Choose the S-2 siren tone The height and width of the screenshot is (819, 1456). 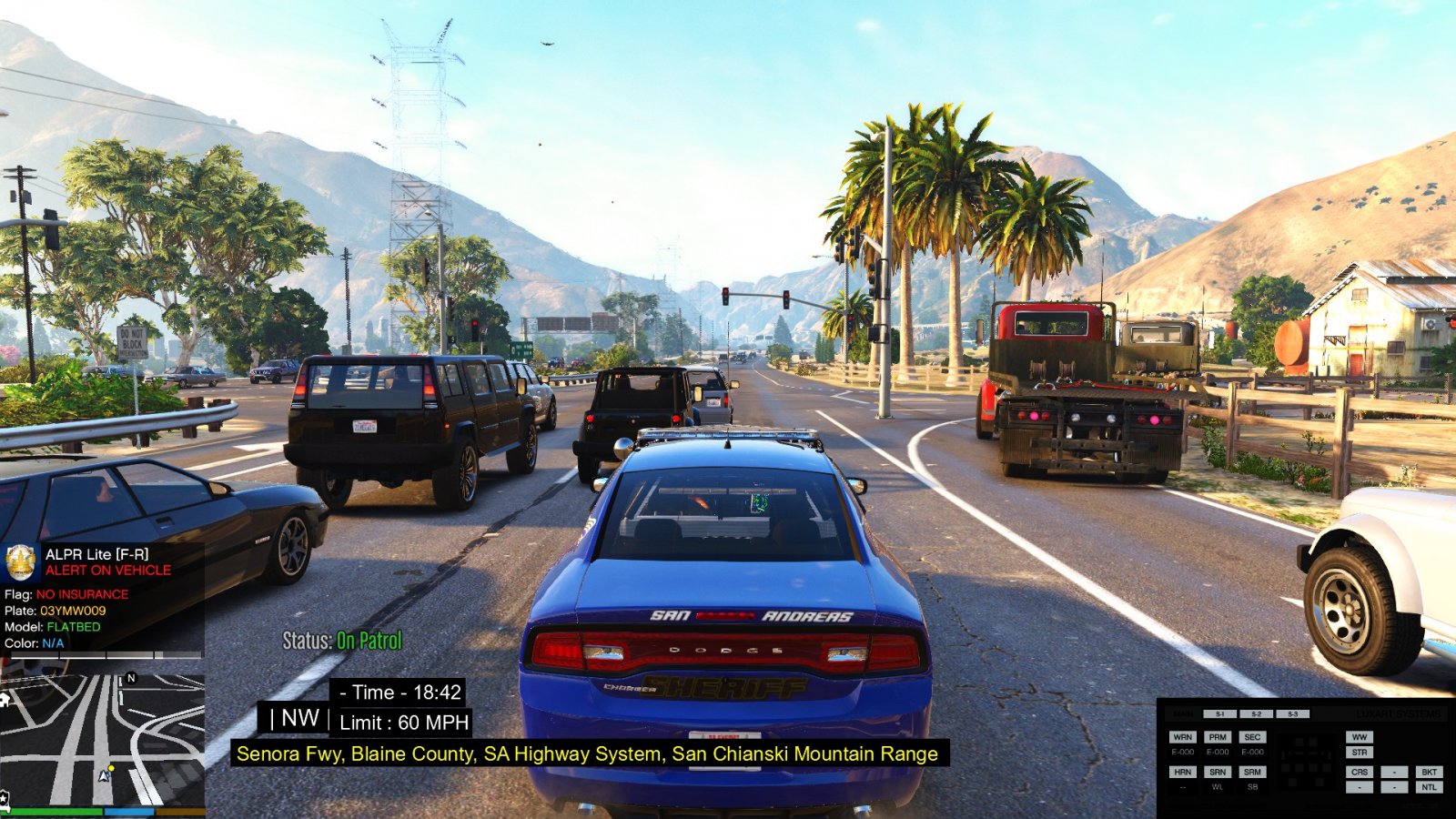tap(1256, 714)
